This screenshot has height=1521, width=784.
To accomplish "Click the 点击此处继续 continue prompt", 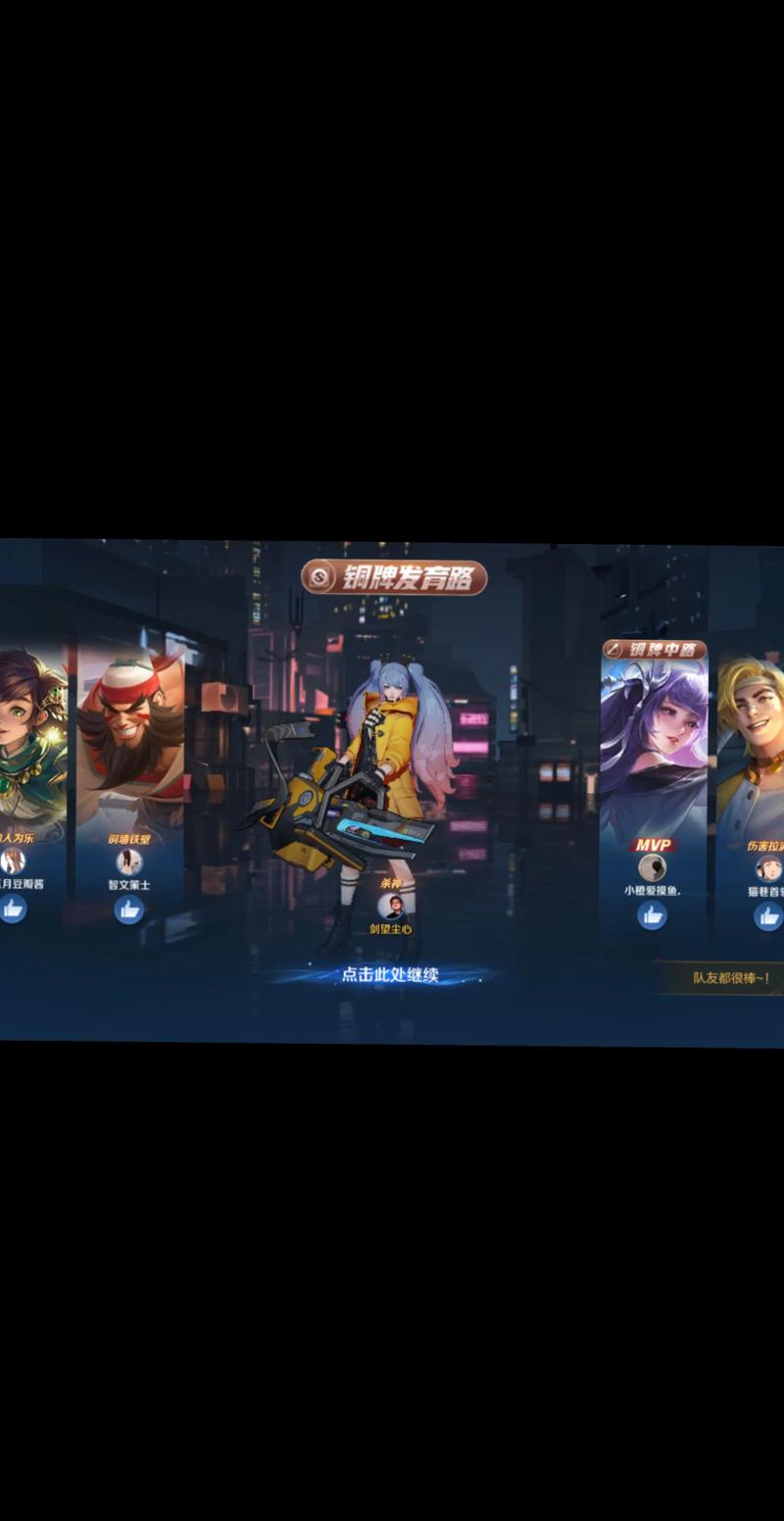I will pos(389,975).
